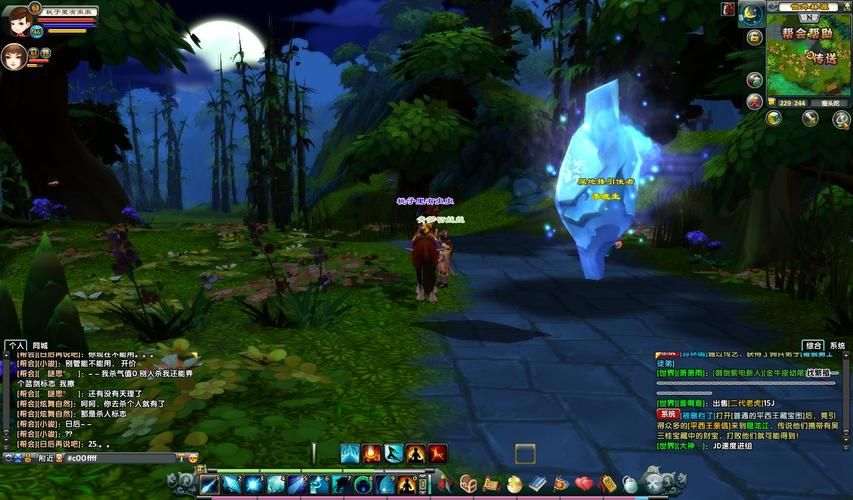Click the crescent moon day-night icon

751,15
